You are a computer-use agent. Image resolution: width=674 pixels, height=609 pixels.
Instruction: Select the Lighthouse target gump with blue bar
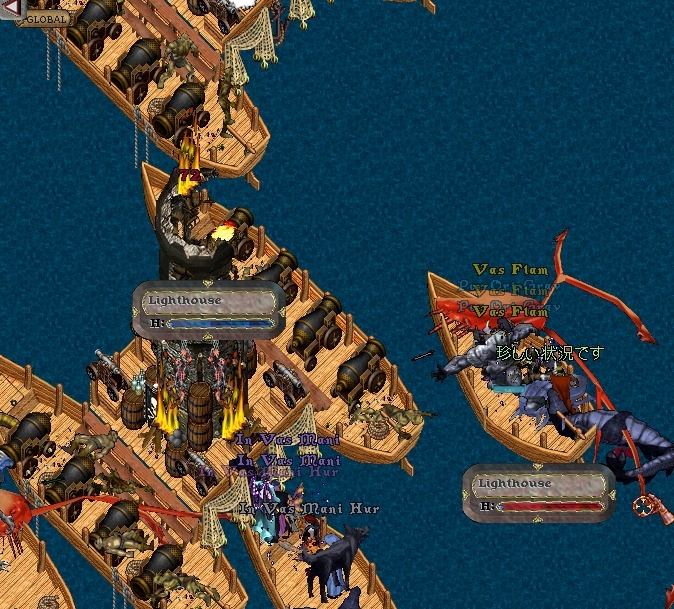[208, 310]
